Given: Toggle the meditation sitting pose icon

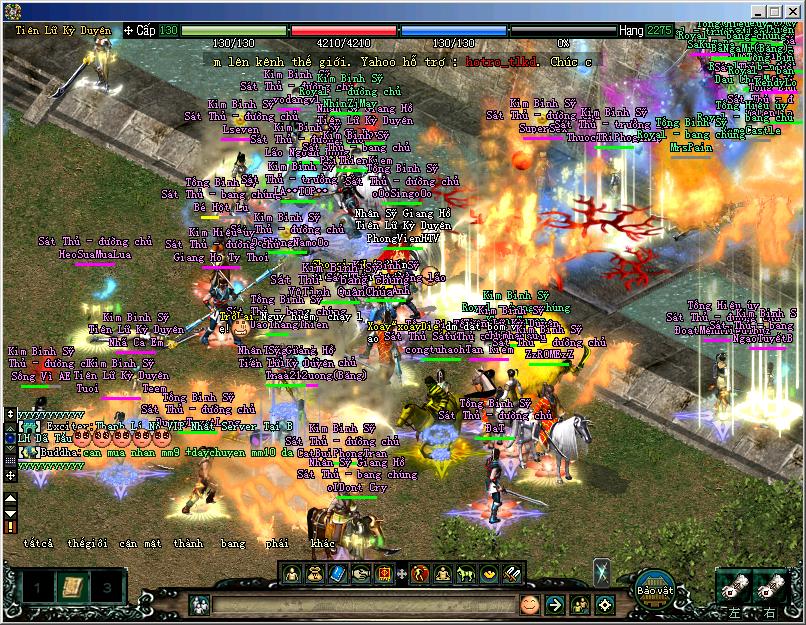Looking at the screenshot, I should pyautogui.click(x=443, y=574).
